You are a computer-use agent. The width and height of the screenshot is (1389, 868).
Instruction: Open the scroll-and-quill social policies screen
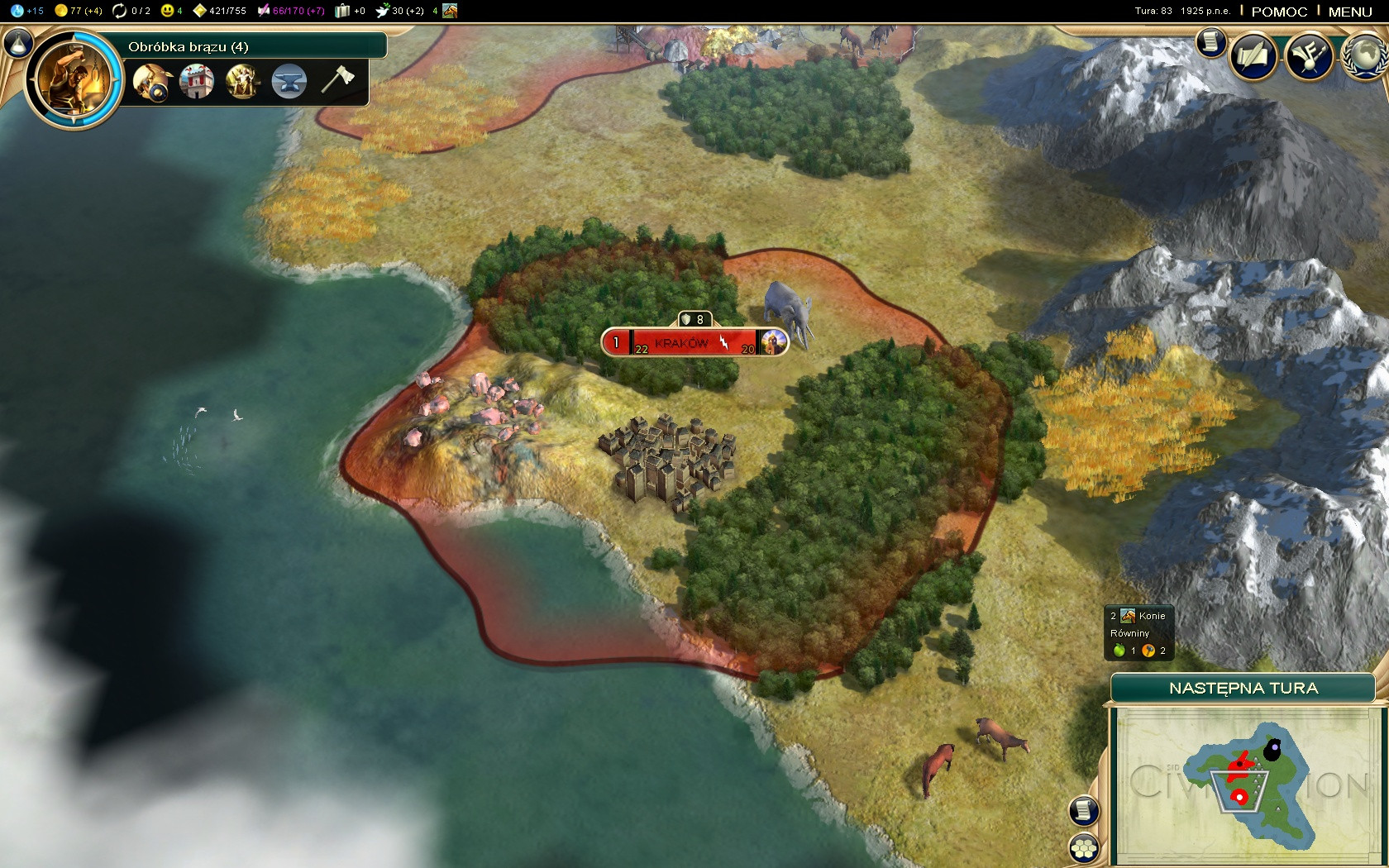point(1253,56)
